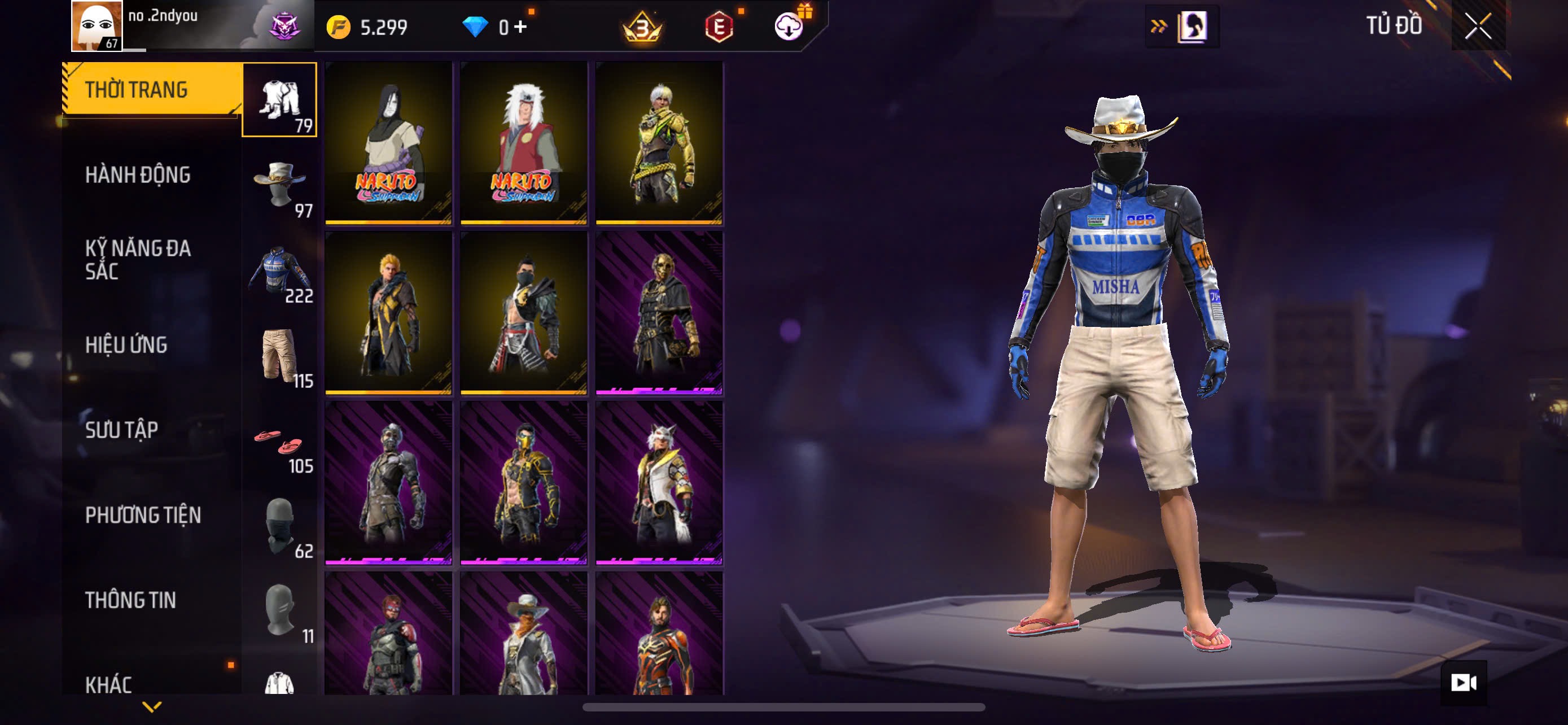Choose the white wolf mask outfit
This screenshot has width=1568, height=725.
659,483
